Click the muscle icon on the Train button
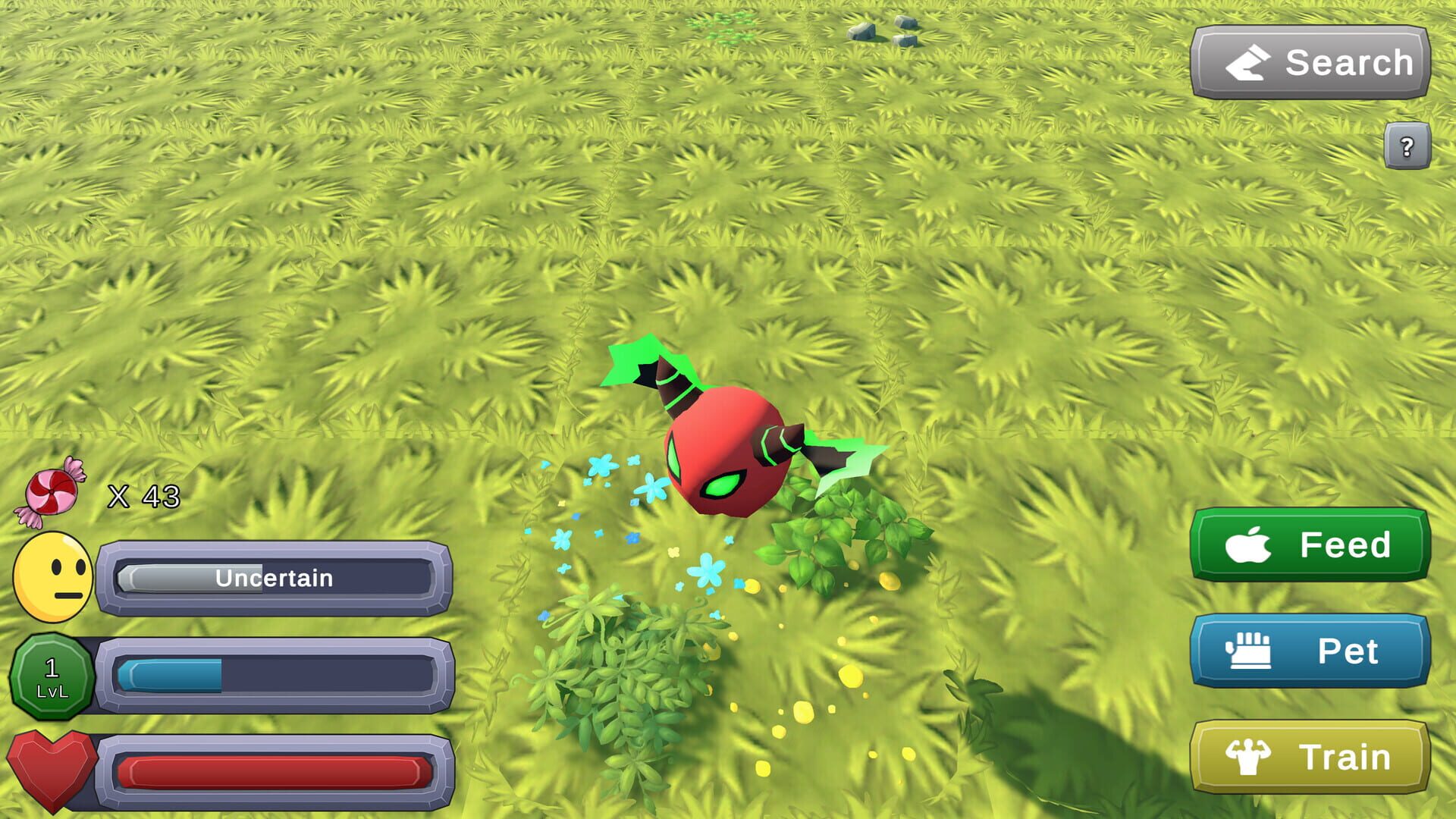The height and width of the screenshot is (819, 1456). click(1250, 756)
